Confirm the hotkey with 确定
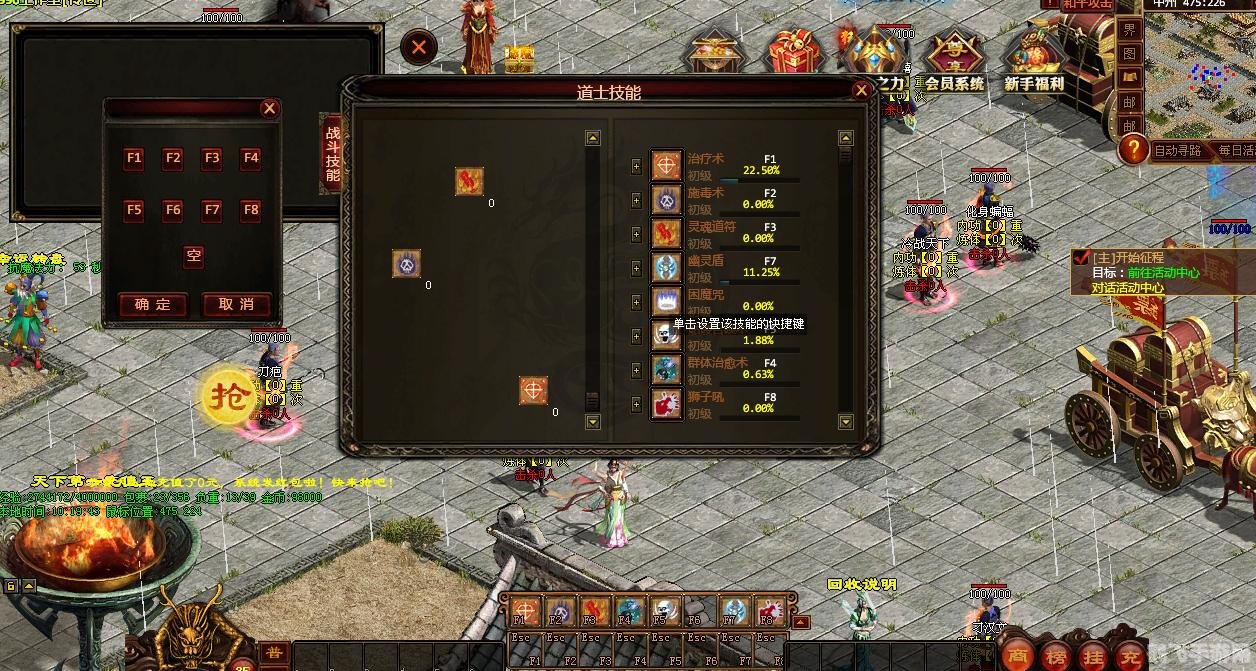Screen dimensions: 1256x671 [x=153, y=305]
